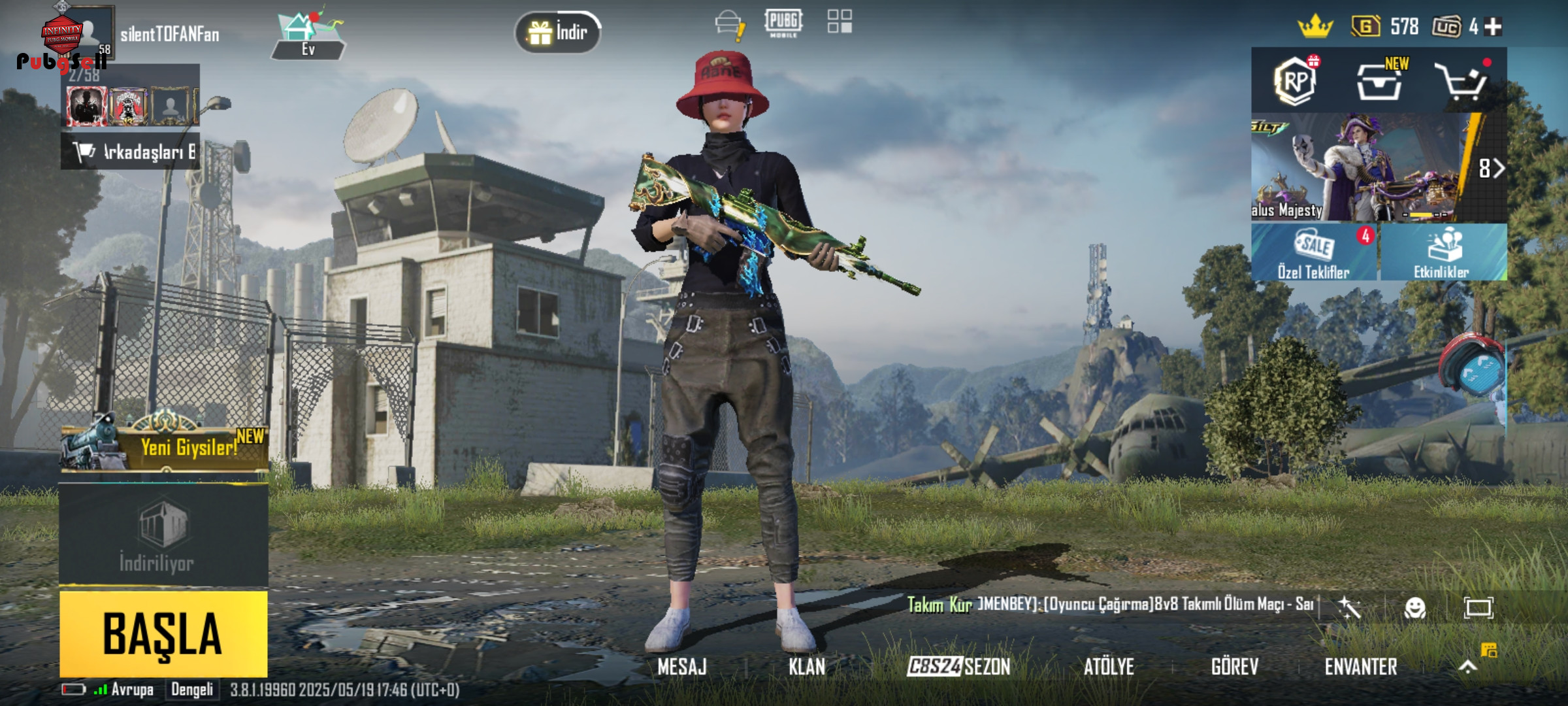Screen dimensions: 1568x706
Task: Open the ENVANTER inventory menu
Action: [x=1361, y=667]
